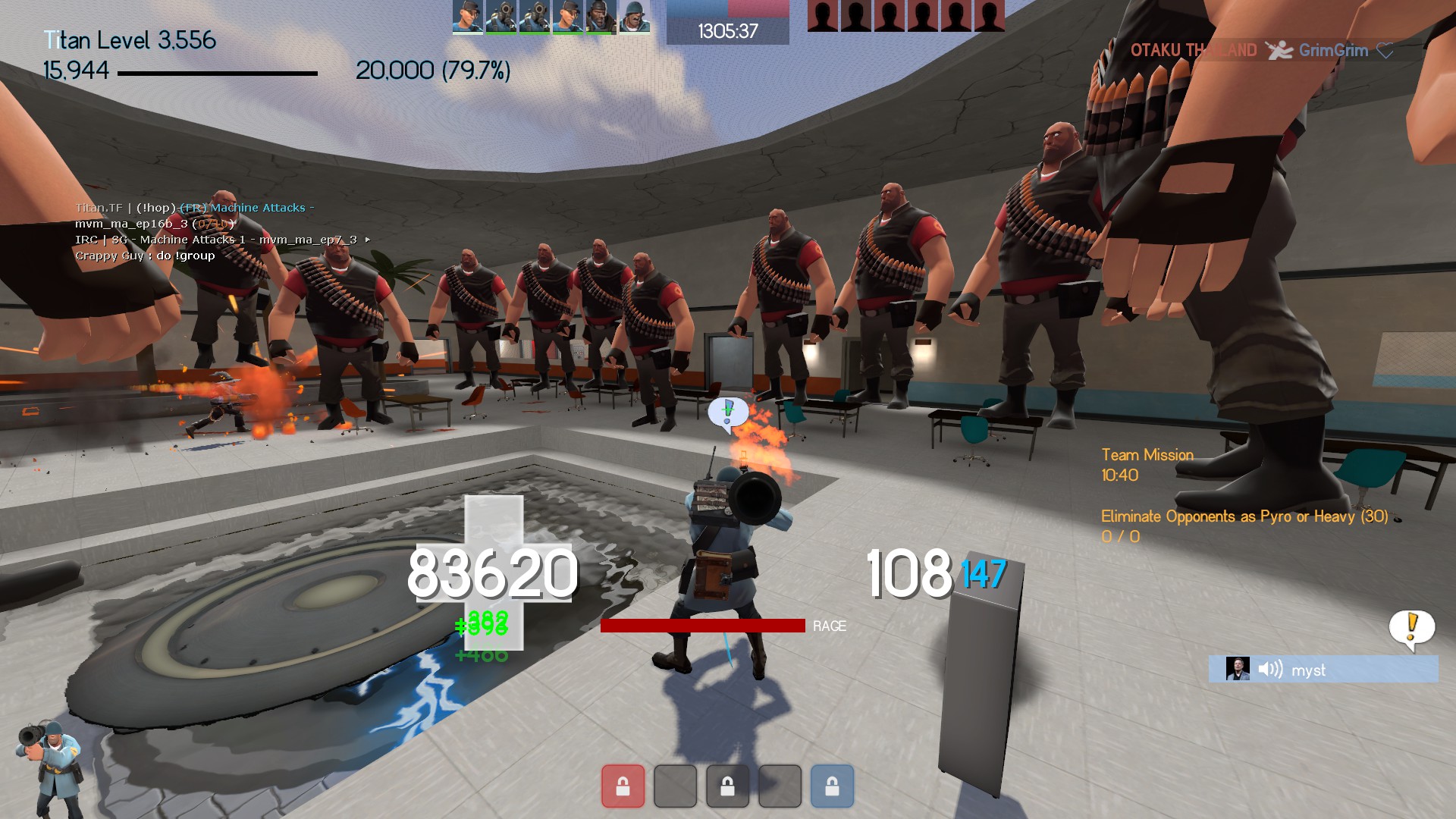Viewport: 1456px width, 819px height.
Task: Click the myst voice chat indicator
Action: [x=1323, y=670]
